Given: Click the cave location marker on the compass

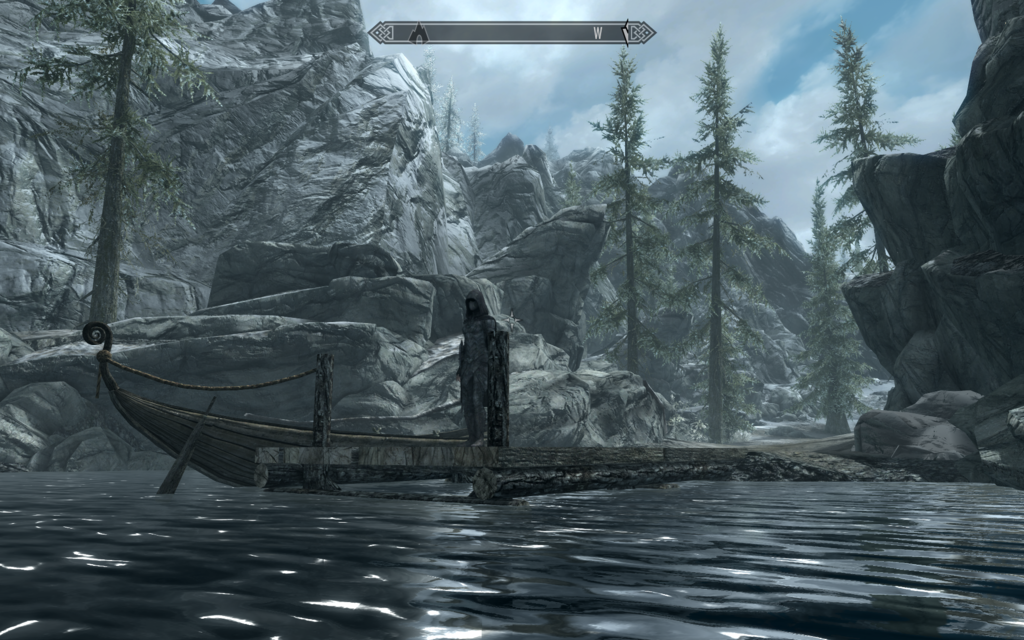Looking at the screenshot, I should (420, 33).
